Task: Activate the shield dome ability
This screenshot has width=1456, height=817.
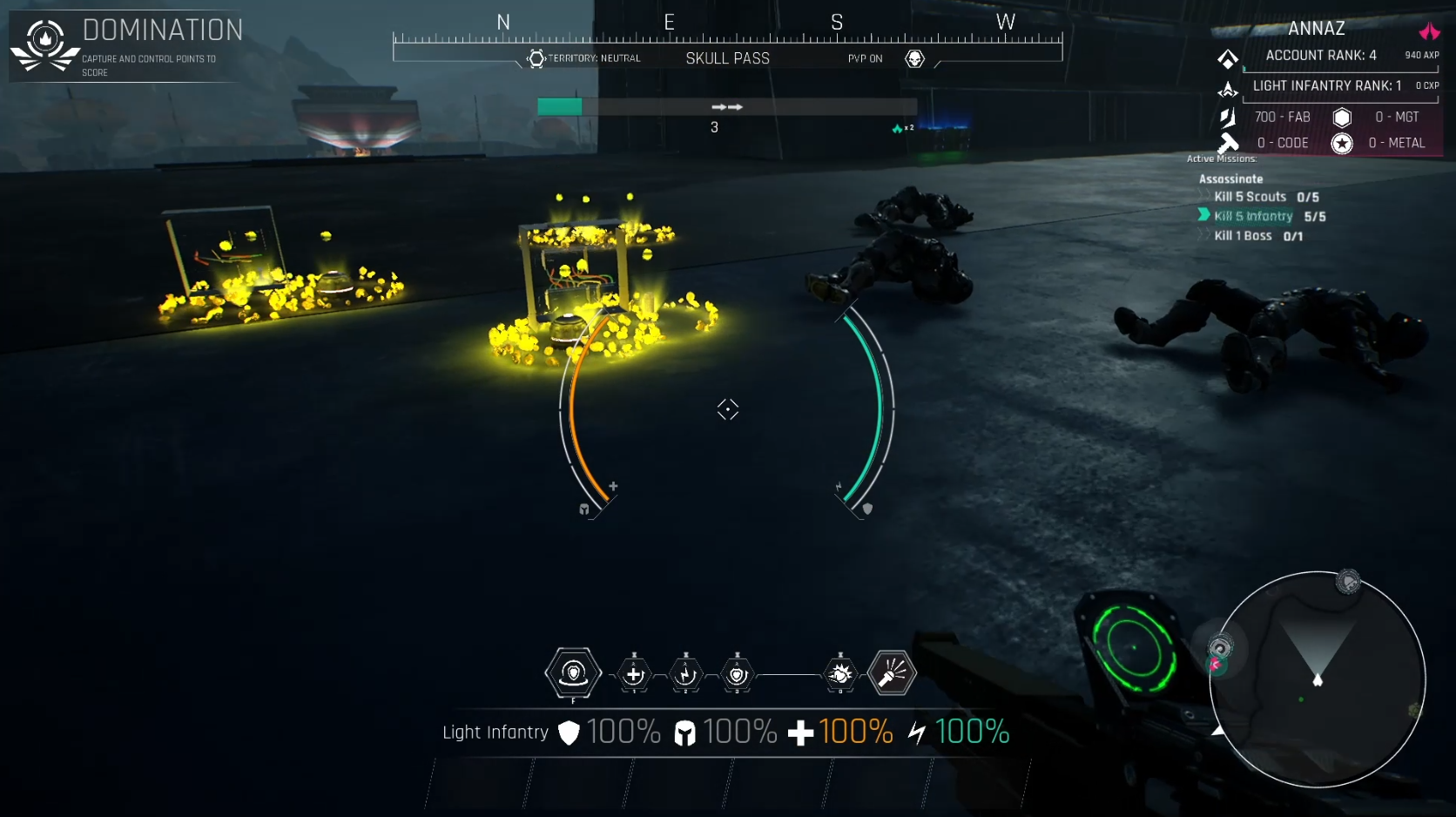Action: tap(573, 673)
